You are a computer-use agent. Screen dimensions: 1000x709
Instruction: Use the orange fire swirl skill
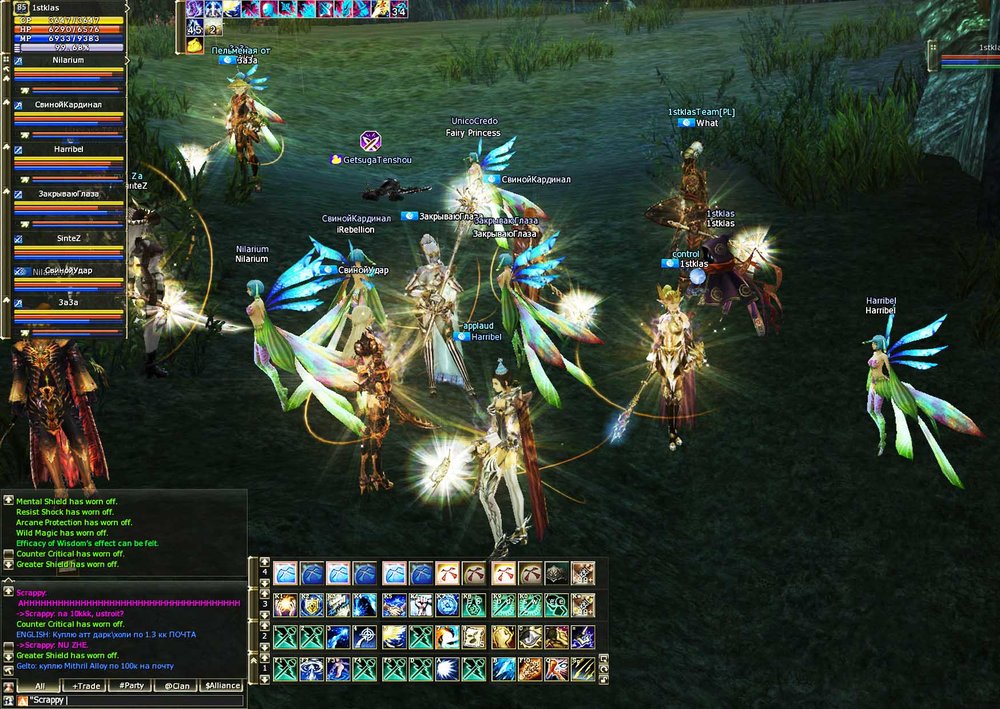447,637
